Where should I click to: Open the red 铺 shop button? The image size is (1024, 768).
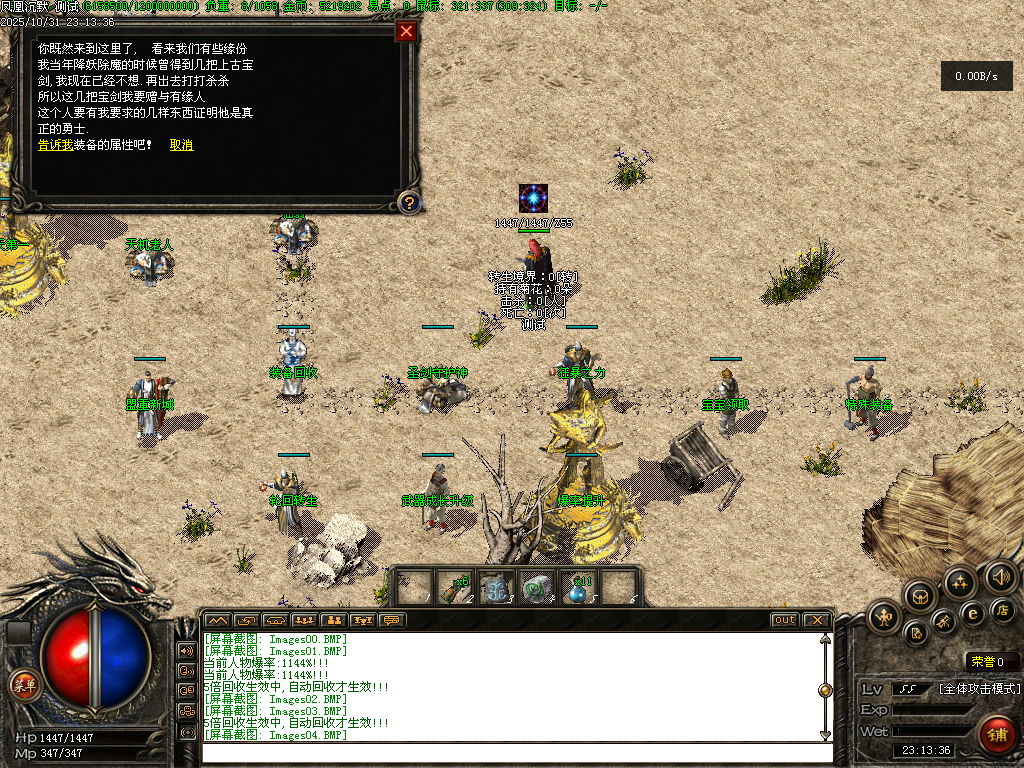995,735
